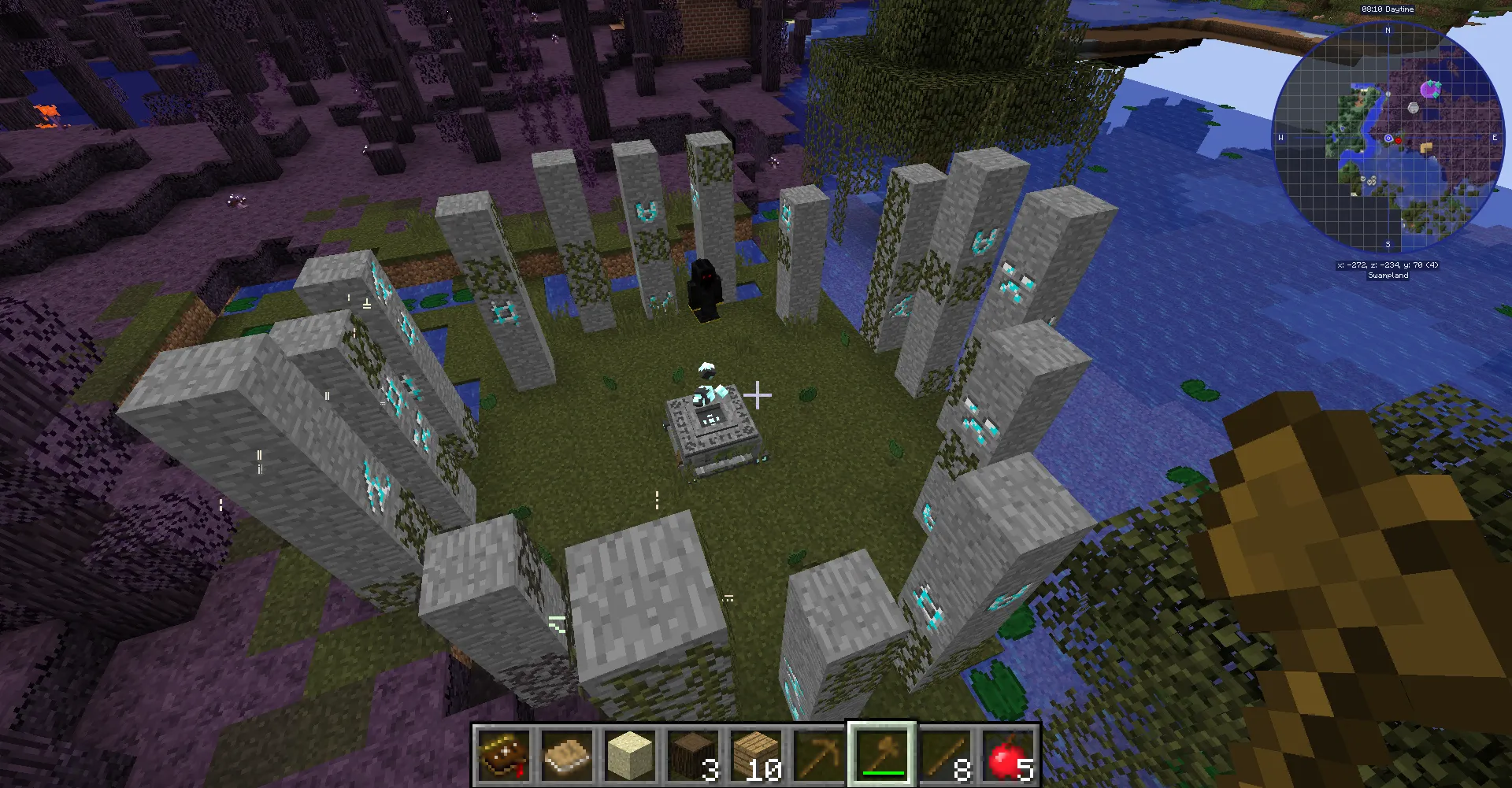Click the green durability bar on the selected axe
This screenshot has width=1512, height=788.
point(880,774)
